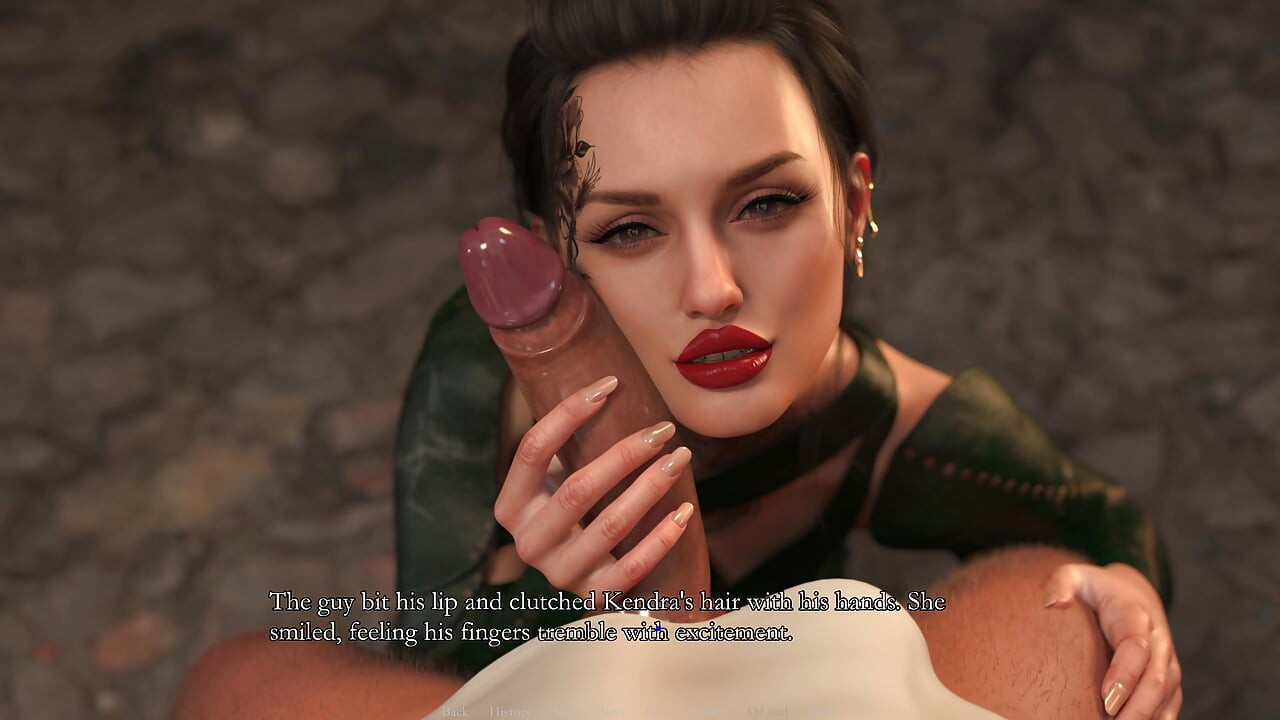Viewport: 1280px width, 720px height.
Task: Toggle Auto advance mode
Action: click(x=612, y=712)
